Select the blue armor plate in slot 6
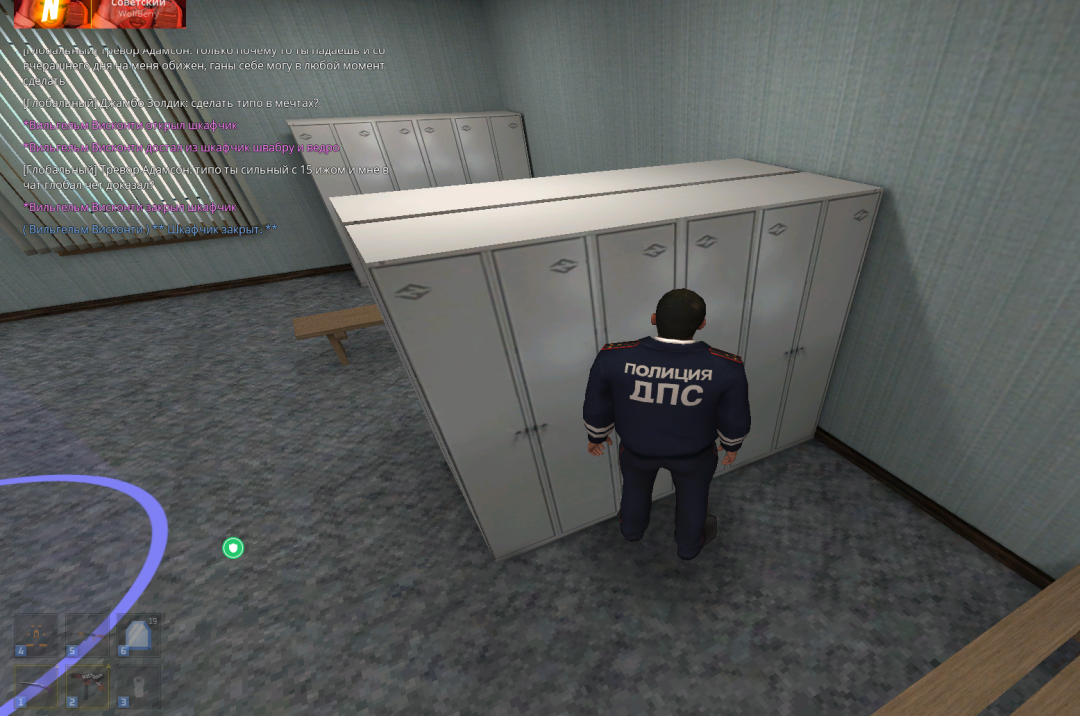The height and width of the screenshot is (716, 1080). (138, 635)
